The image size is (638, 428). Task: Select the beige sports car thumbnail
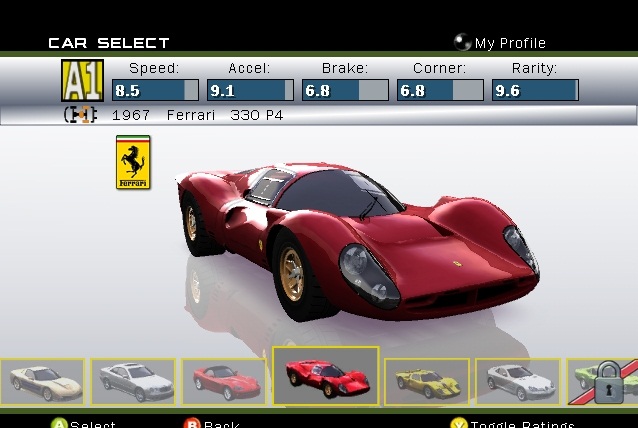tap(42, 381)
